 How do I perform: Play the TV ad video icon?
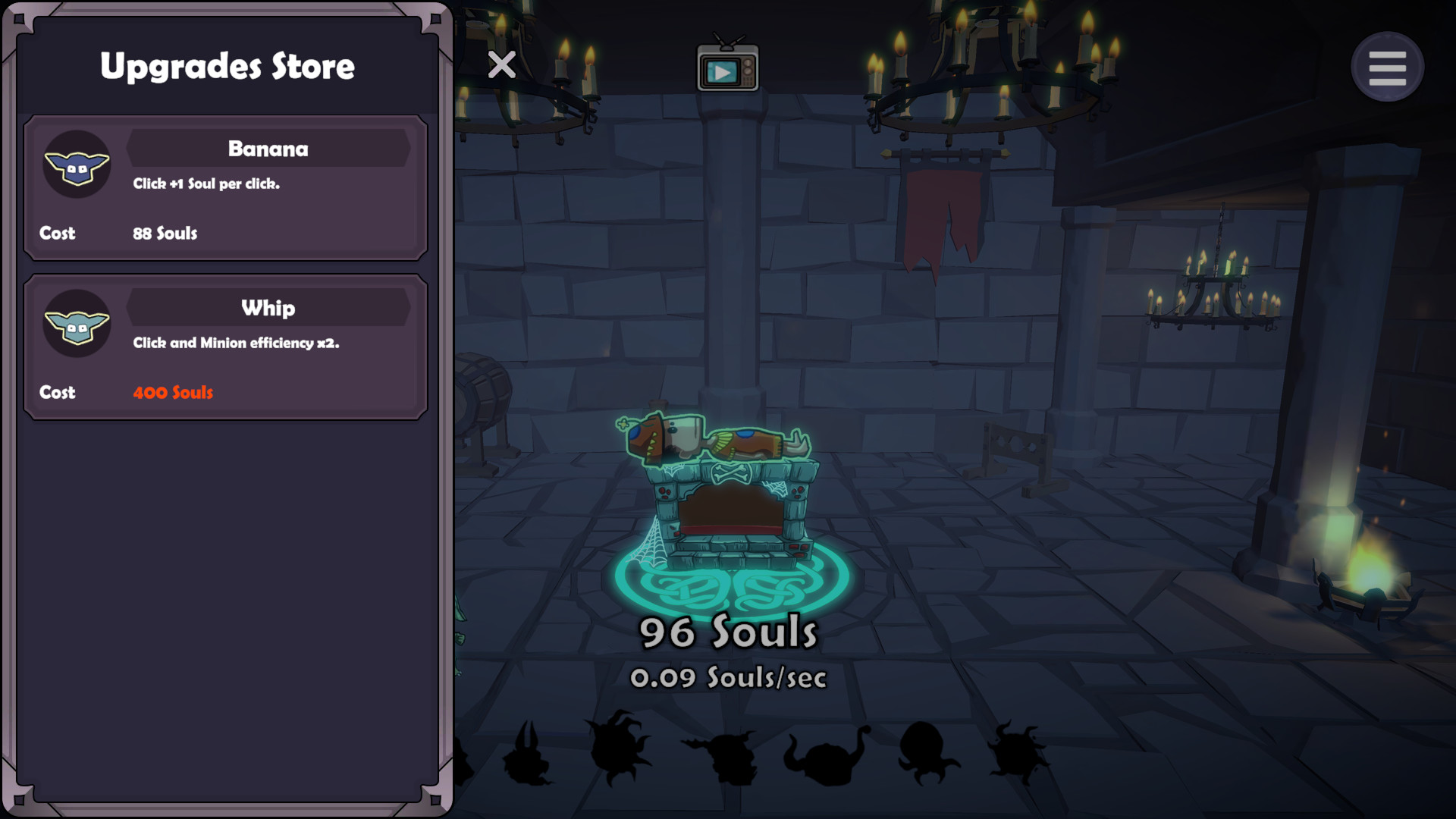pyautogui.click(x=726, y=67)
